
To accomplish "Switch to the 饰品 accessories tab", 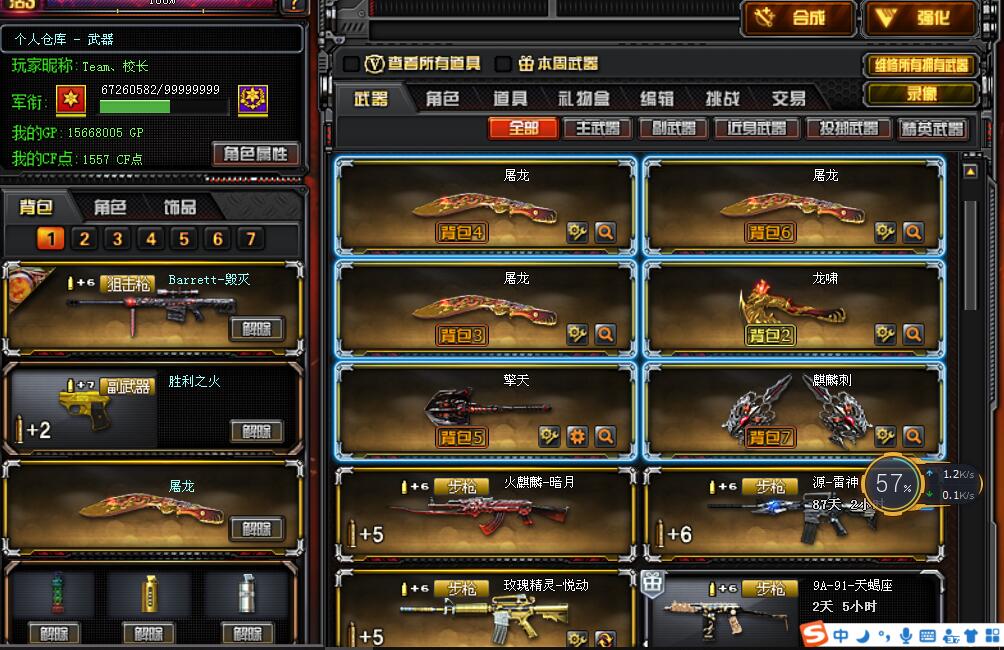I will 180,208.
